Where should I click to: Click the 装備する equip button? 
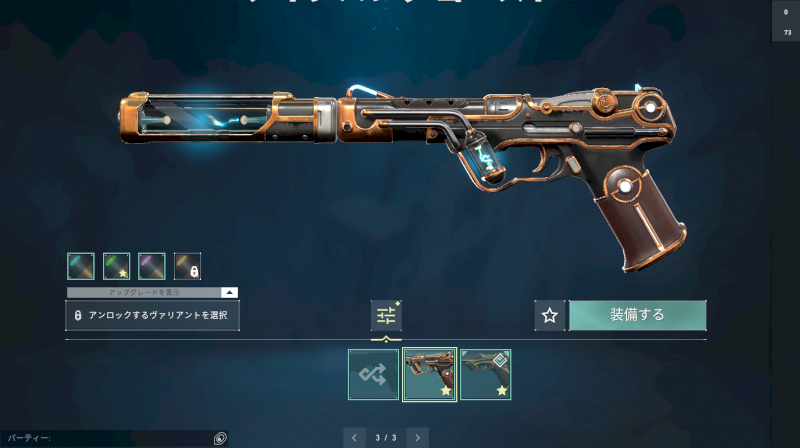(637, 315)
